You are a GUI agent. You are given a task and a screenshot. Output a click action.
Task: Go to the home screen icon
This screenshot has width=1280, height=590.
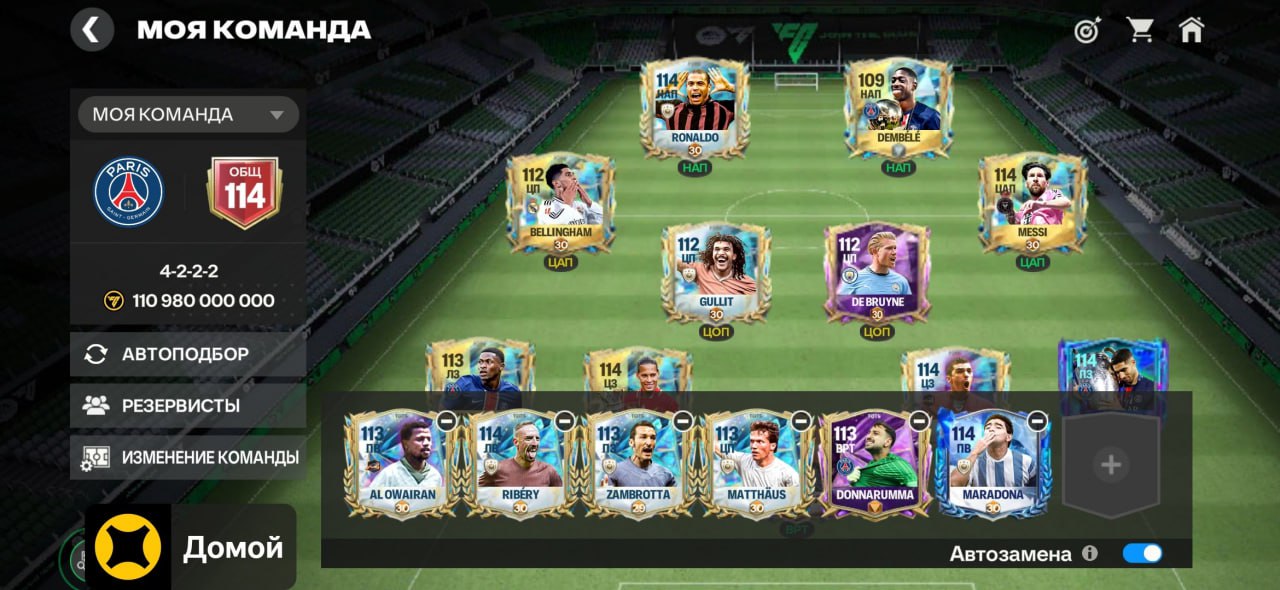1191,30
